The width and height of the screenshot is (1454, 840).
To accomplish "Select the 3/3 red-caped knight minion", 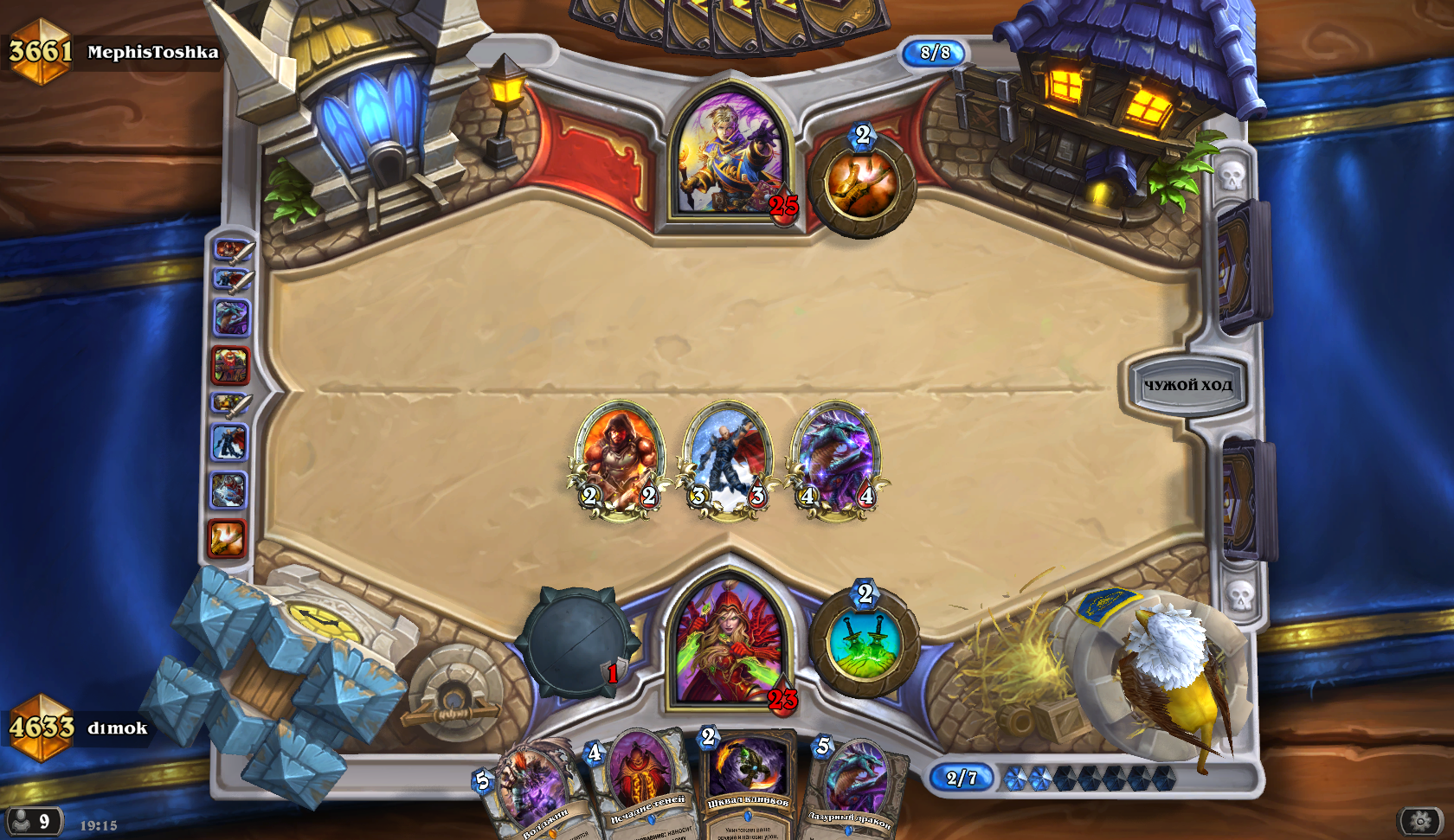I will click(x=727, y=458).
